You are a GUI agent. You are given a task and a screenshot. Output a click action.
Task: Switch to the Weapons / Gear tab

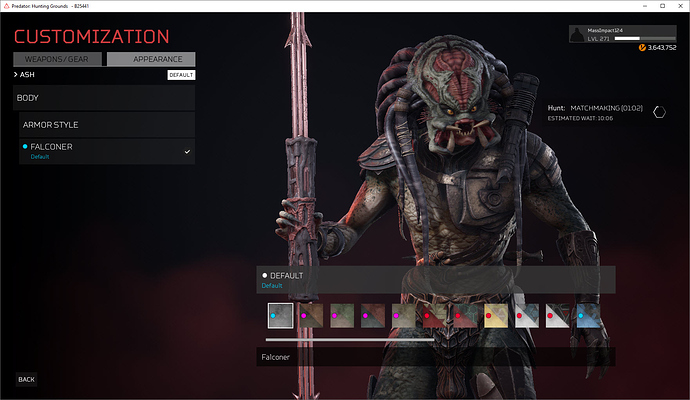point(57,59)
